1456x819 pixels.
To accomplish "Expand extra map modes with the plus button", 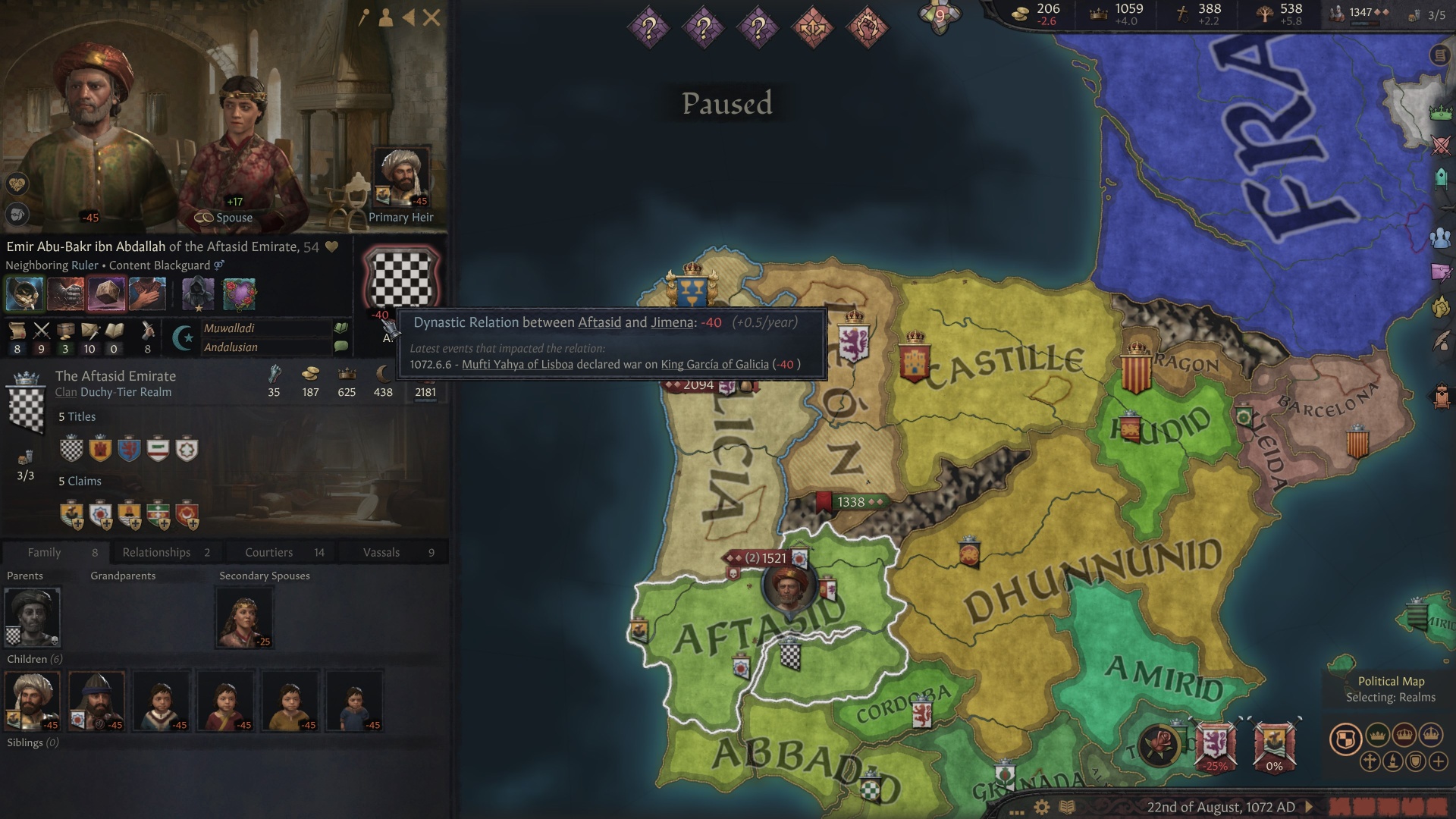I will (1439, 761).
